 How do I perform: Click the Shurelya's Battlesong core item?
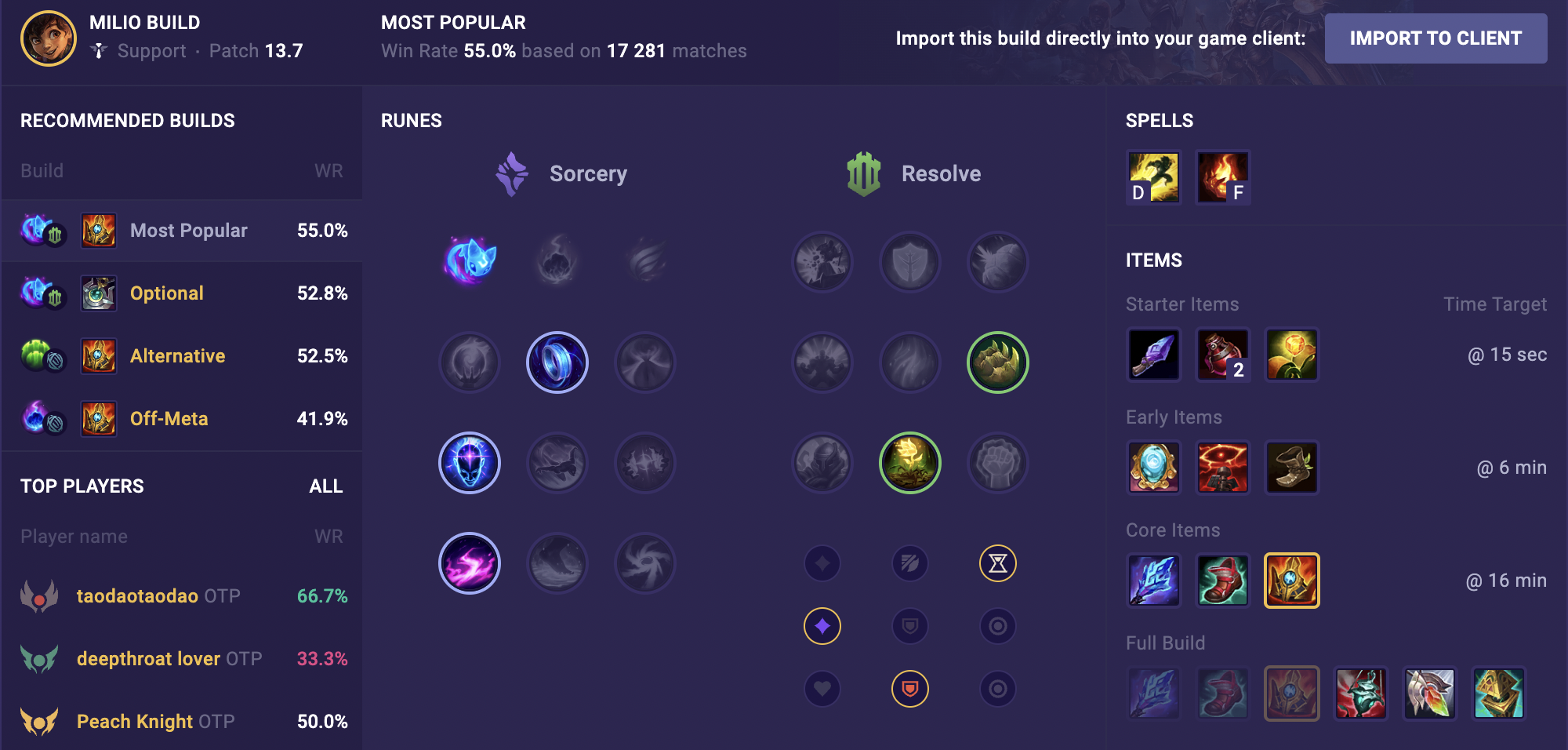click(x=1154, y=581)
